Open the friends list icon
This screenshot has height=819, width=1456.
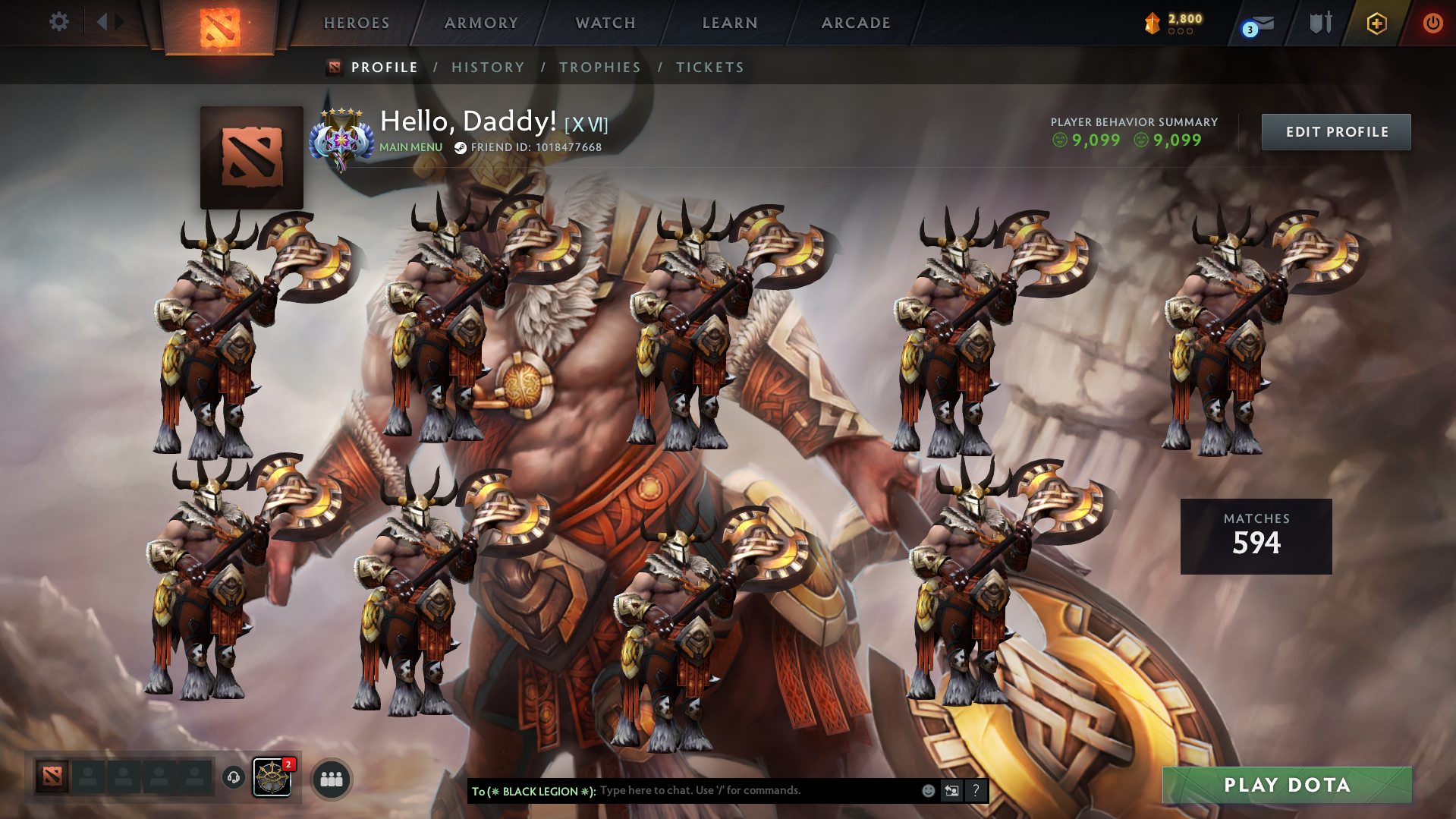(332, 779)
